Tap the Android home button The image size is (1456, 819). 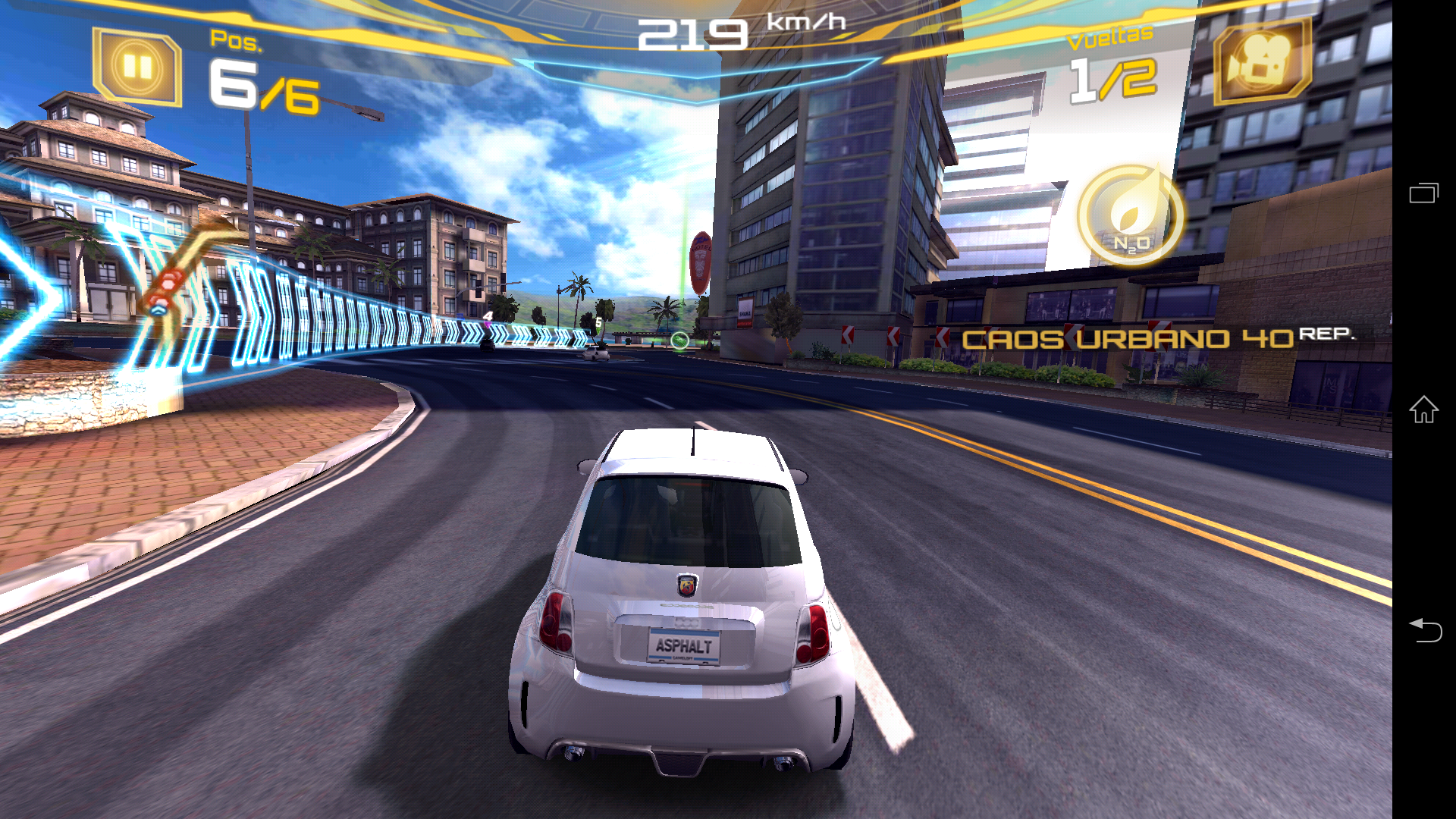coord(1423,409)
